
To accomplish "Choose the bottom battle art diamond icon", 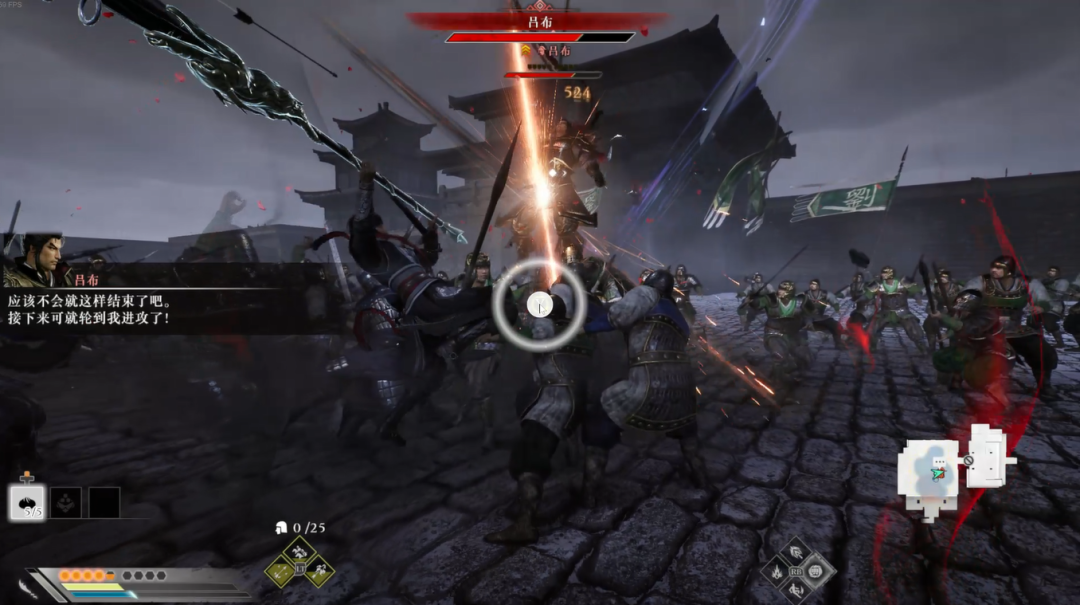I will 796,591.
